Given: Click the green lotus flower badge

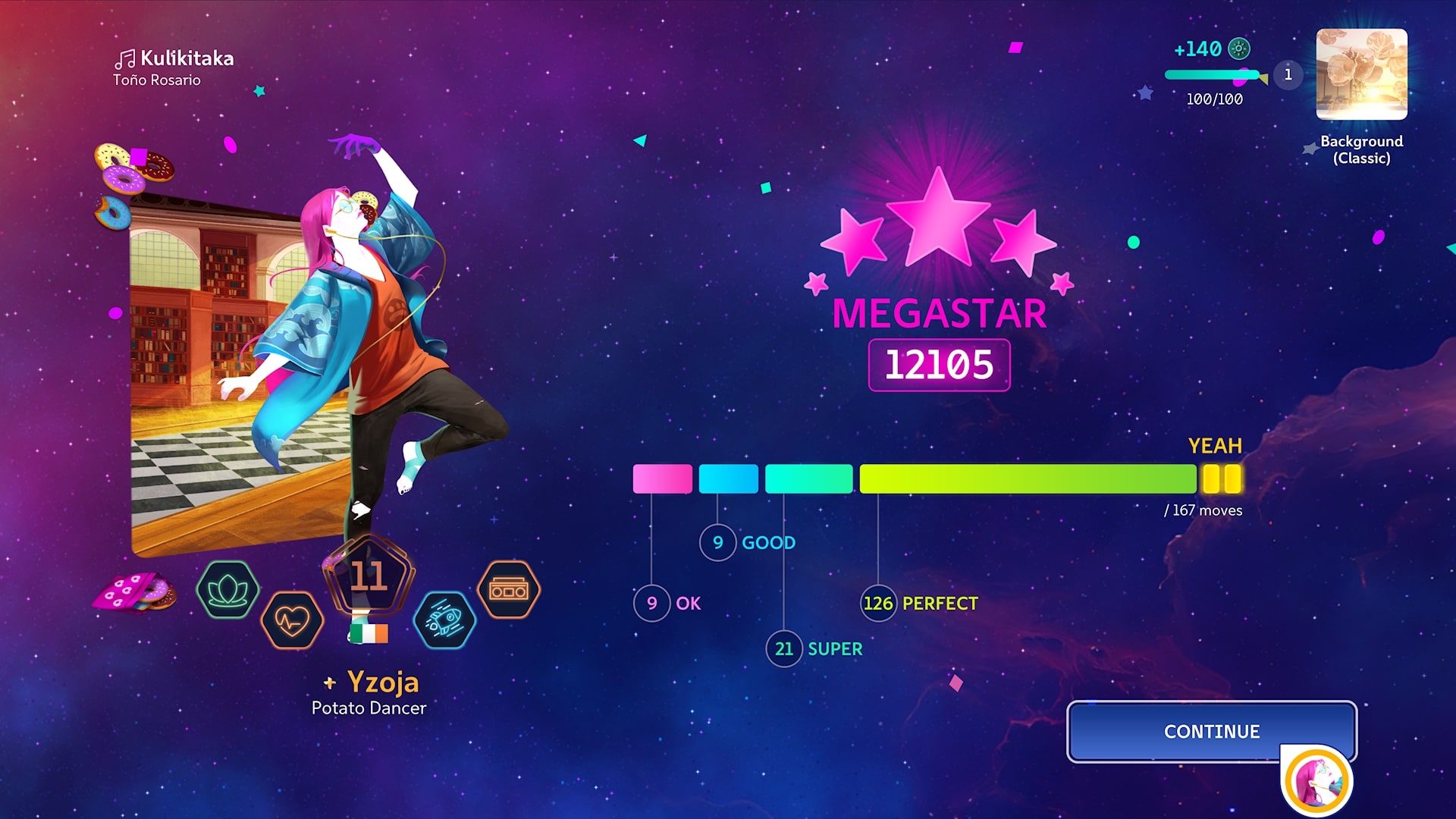Looking at the screenshot, I should tap(227, 589).
